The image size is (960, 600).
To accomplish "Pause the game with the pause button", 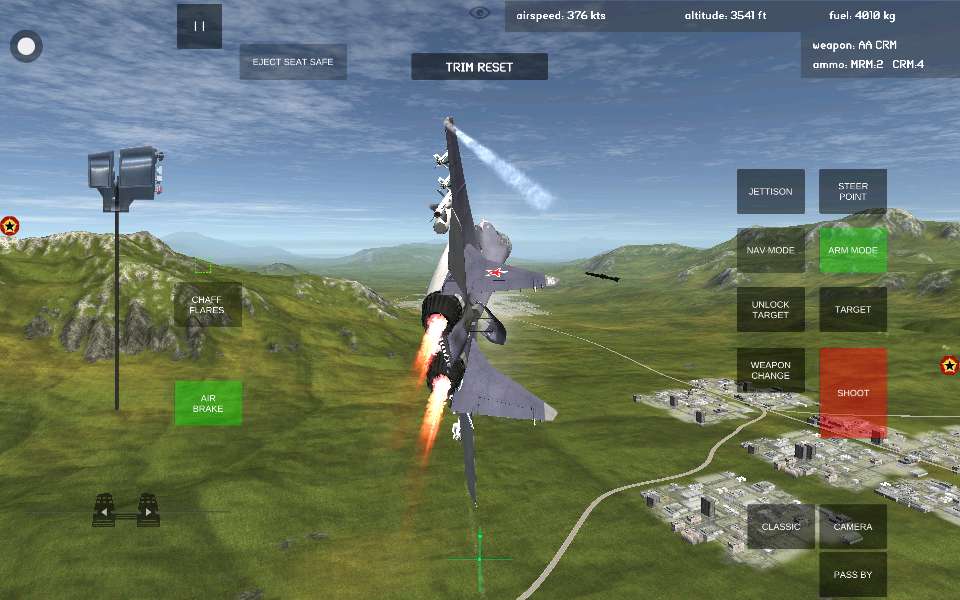I will pos(199,27).
